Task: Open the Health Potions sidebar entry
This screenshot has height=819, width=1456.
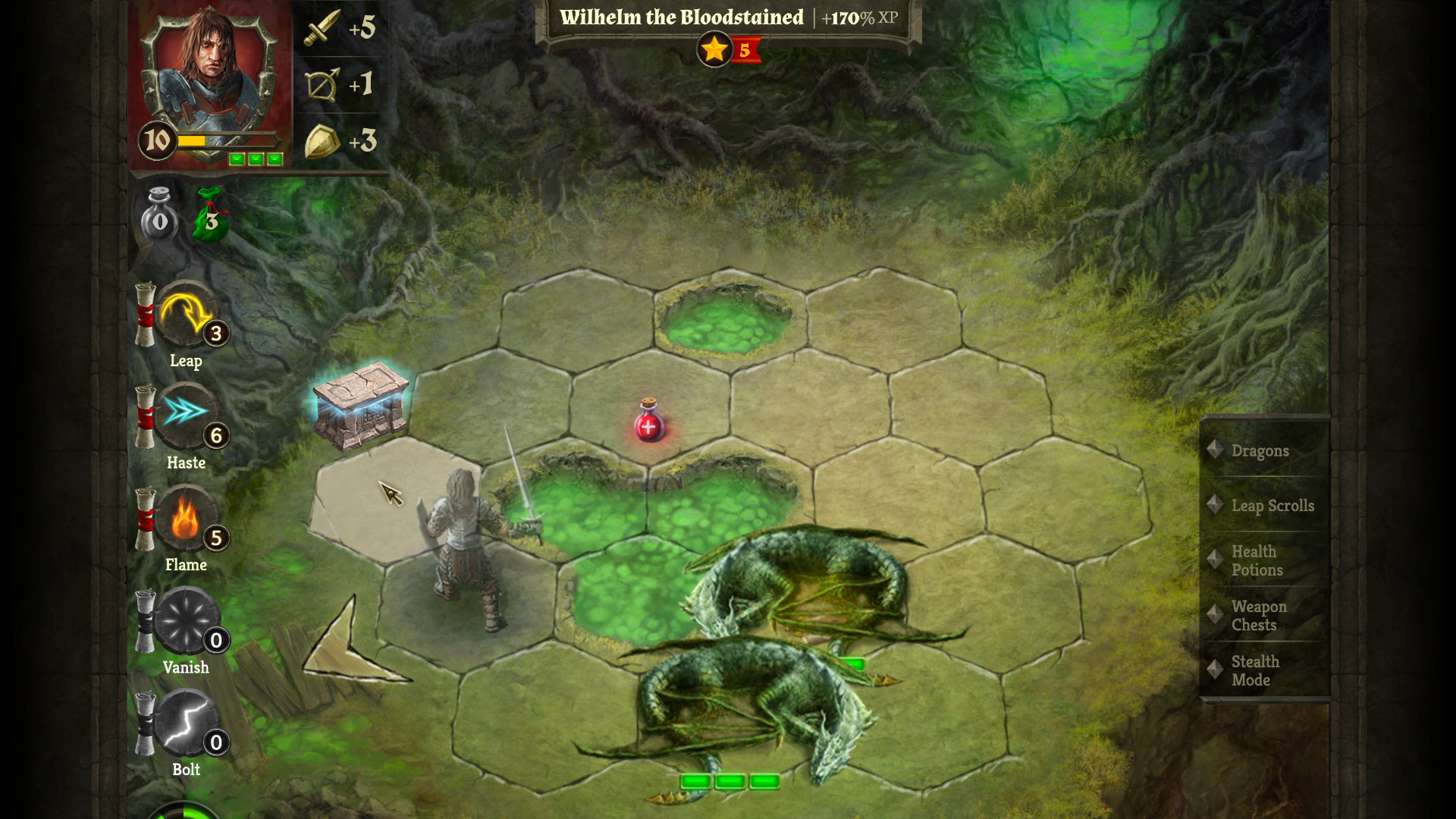Action: [x=1257, y=561]
